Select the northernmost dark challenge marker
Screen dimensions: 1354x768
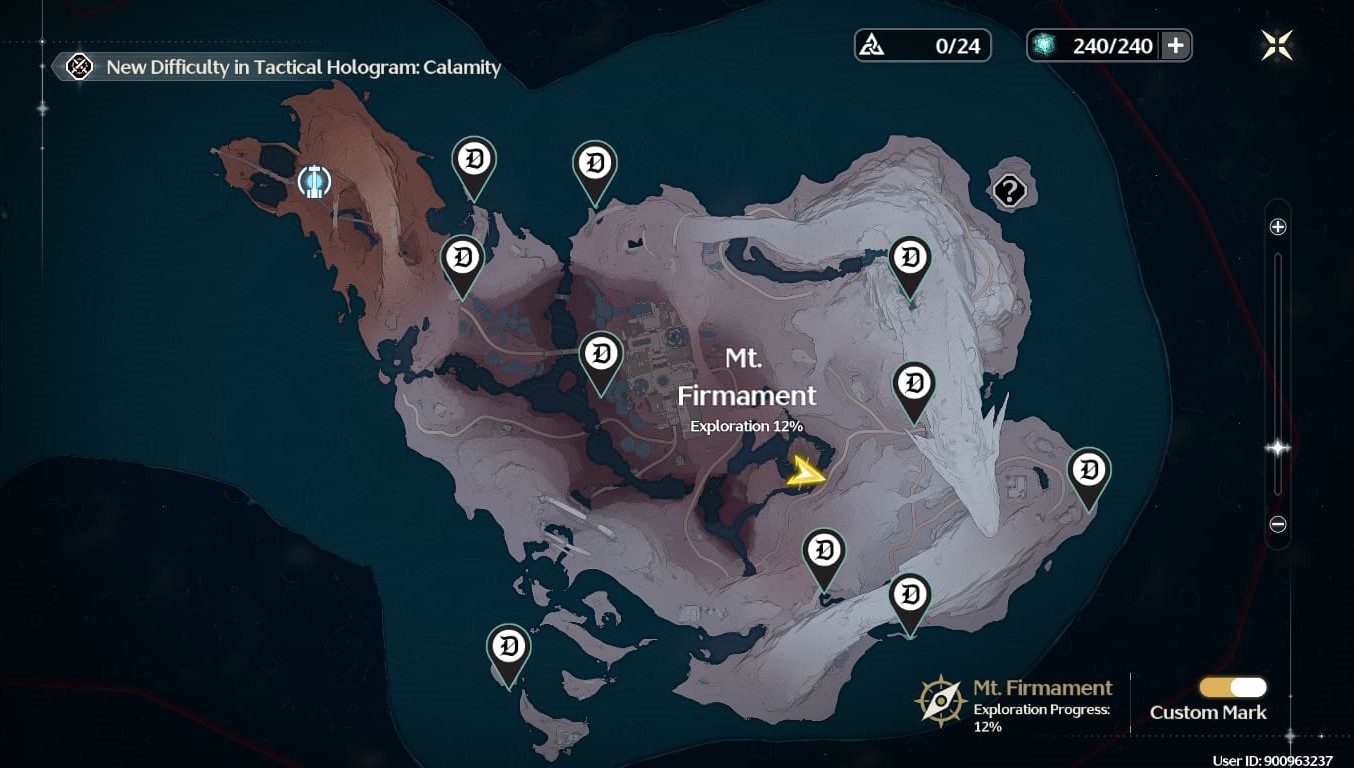474,157
